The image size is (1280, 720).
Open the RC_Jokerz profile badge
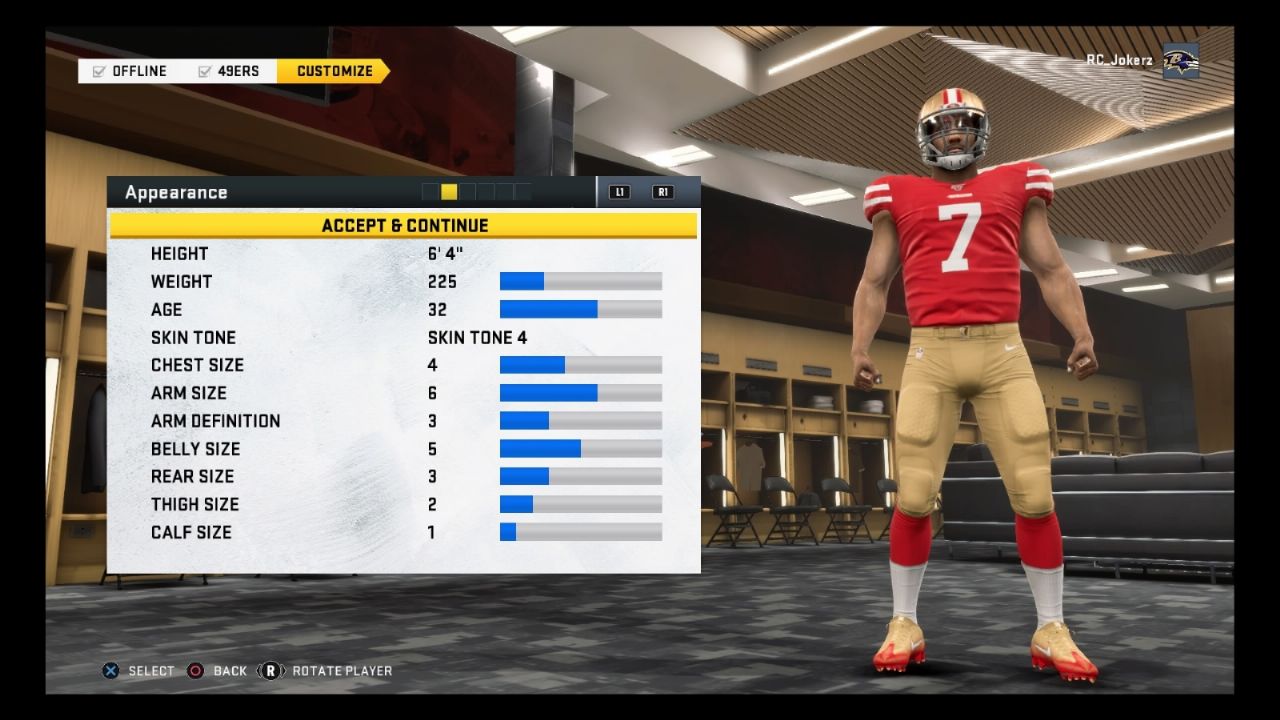(1142, 61)
